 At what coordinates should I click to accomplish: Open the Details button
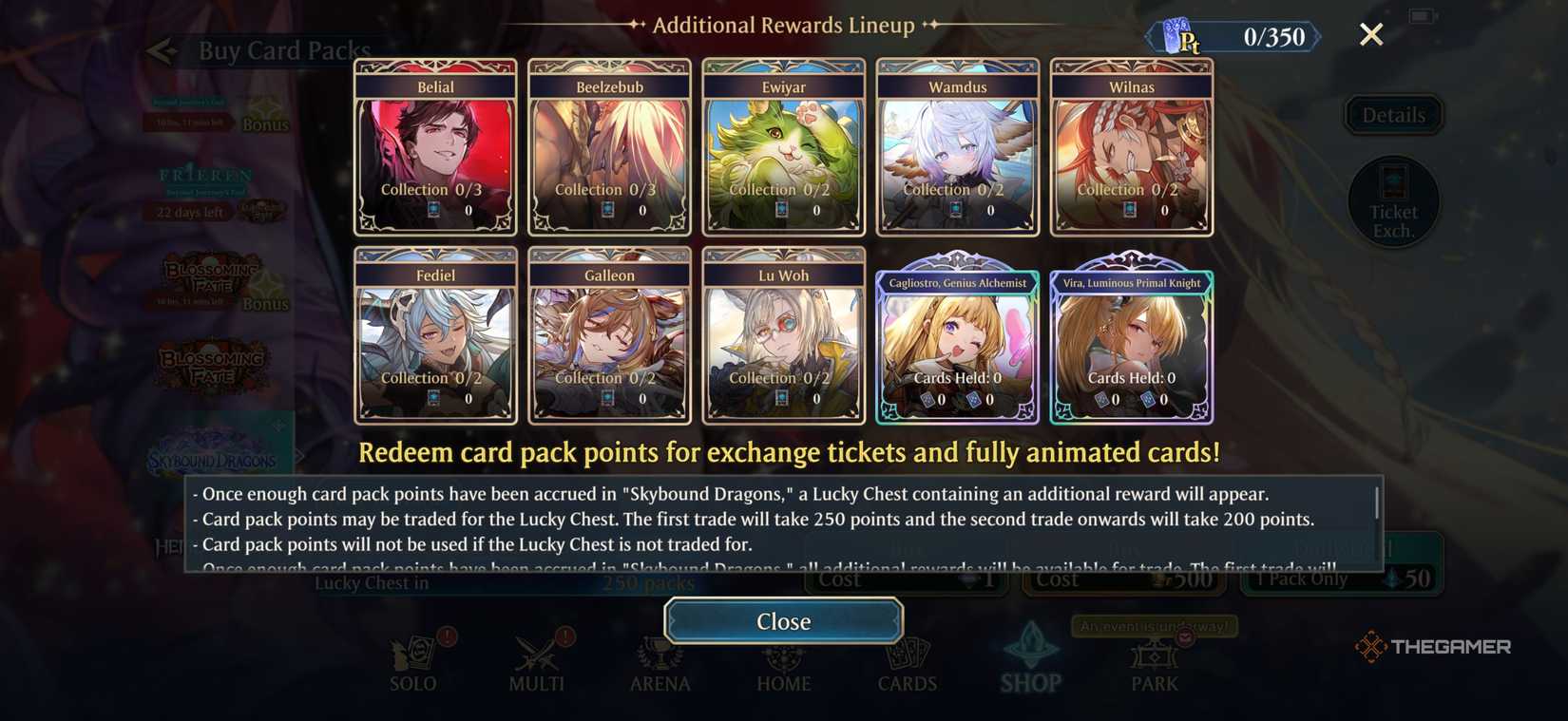point(1393,114)
